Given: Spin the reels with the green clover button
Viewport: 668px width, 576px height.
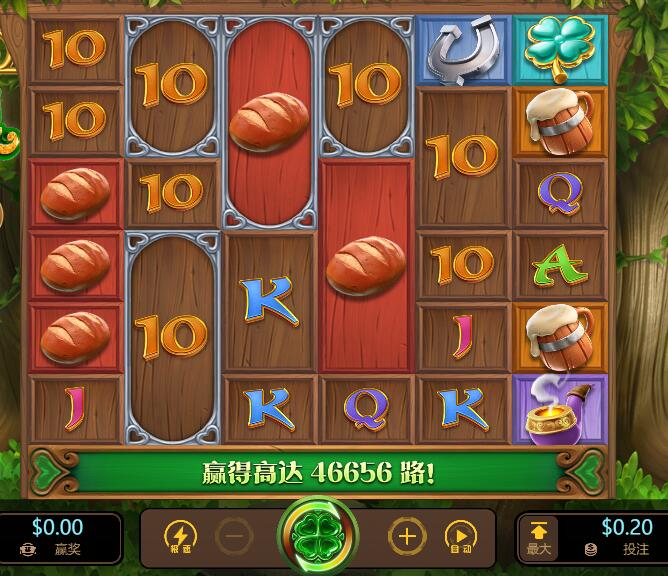Looking at the screenshot, I should pyautogui.click(x=319, y=536).
